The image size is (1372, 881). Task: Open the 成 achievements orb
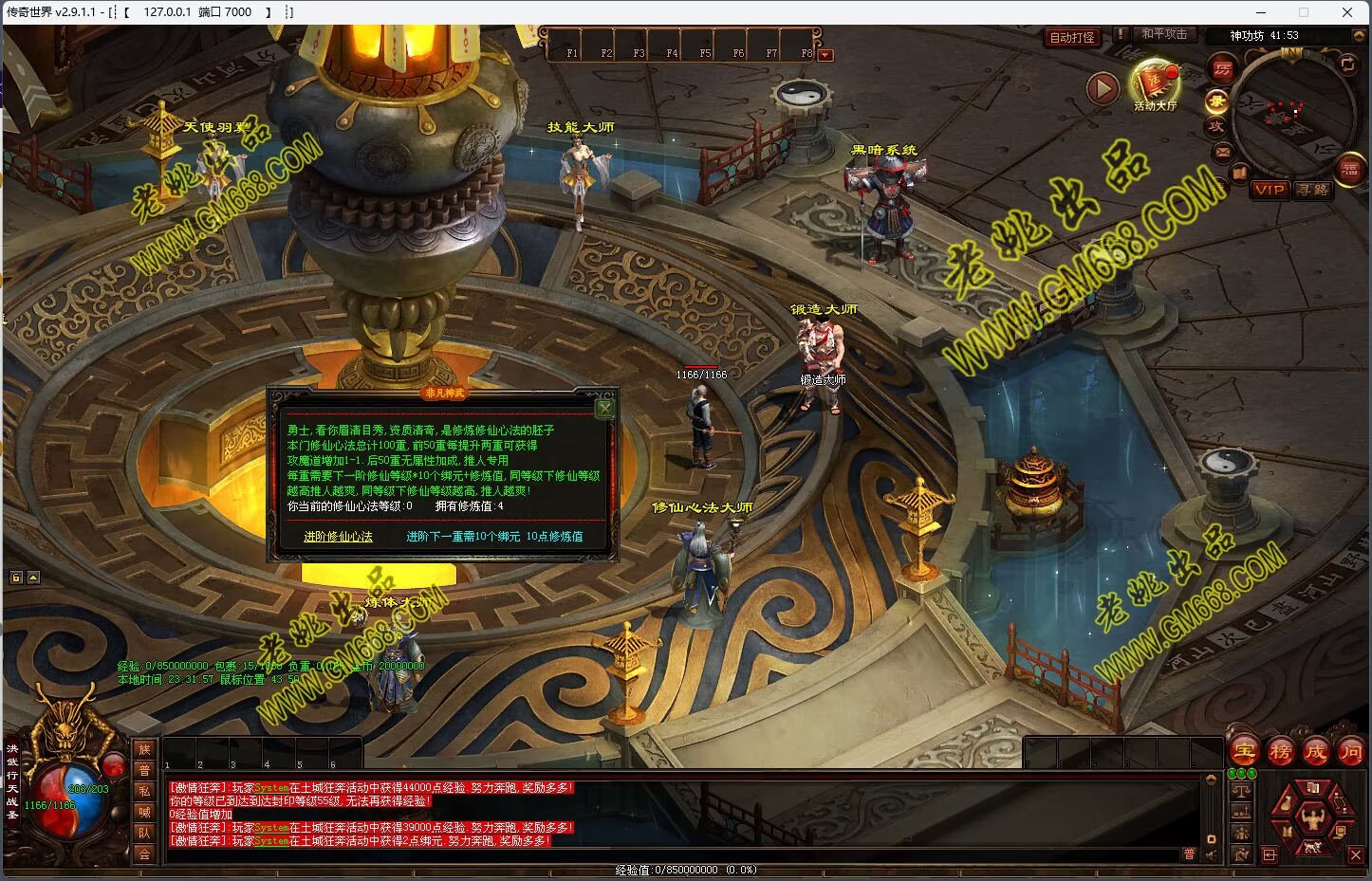coord(1315,752)
